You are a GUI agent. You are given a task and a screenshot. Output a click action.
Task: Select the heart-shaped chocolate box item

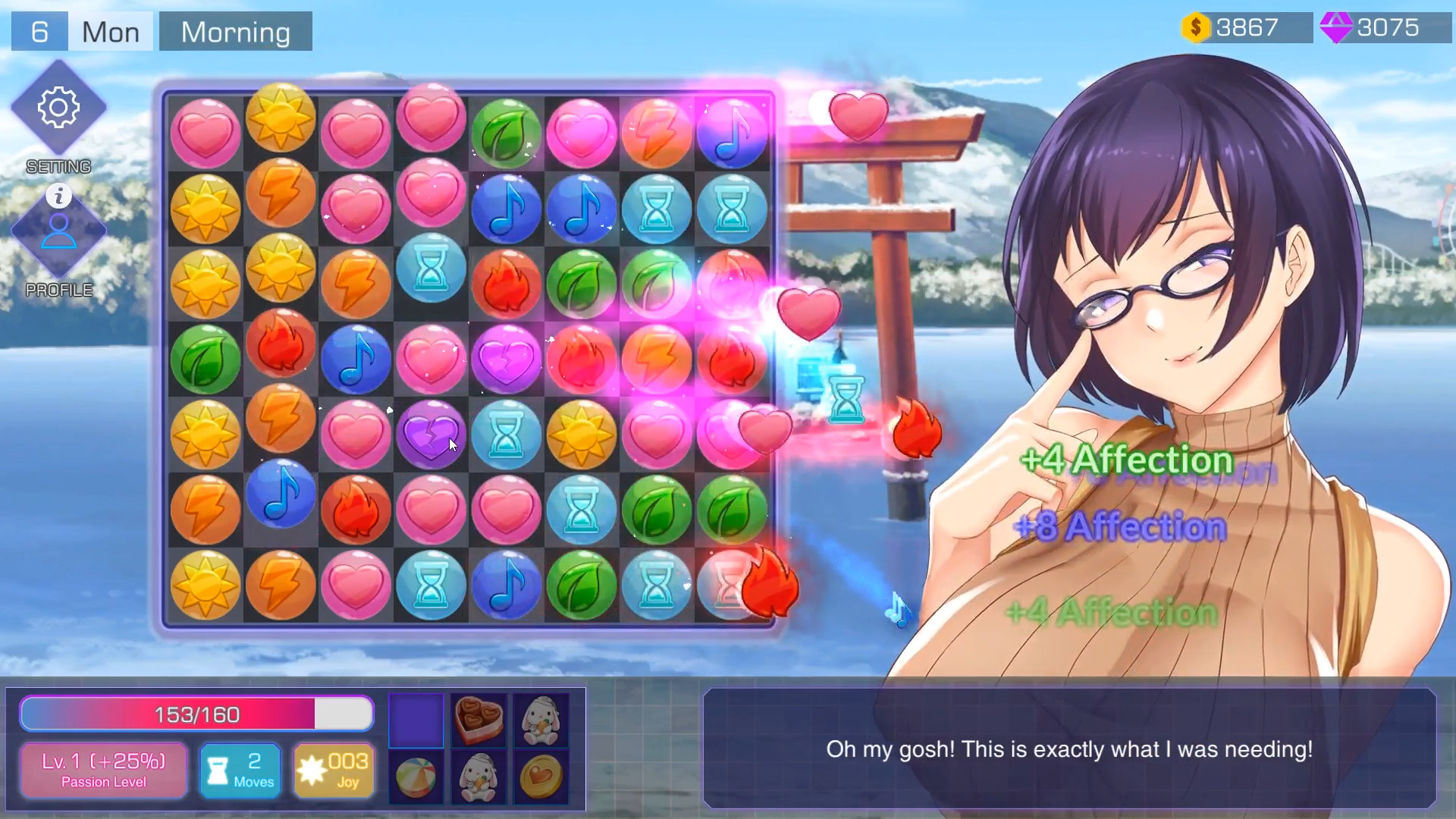tap(478, 720)
